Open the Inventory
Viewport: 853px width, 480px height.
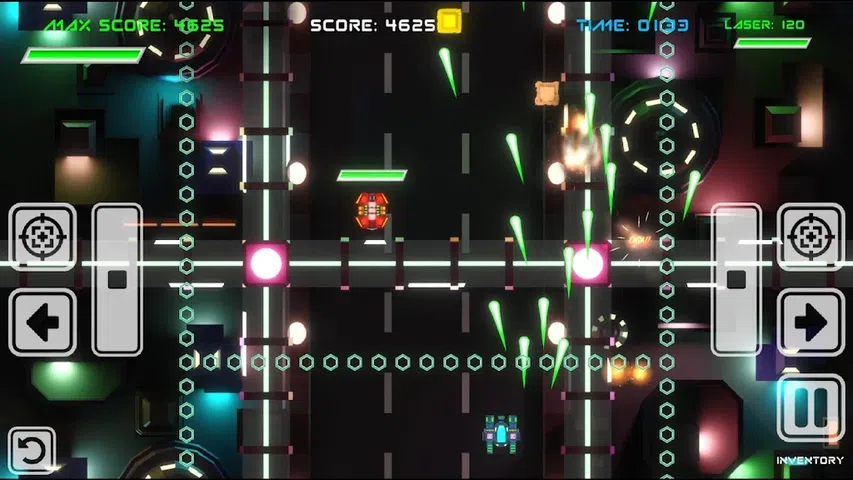click(x=810, y=460)
